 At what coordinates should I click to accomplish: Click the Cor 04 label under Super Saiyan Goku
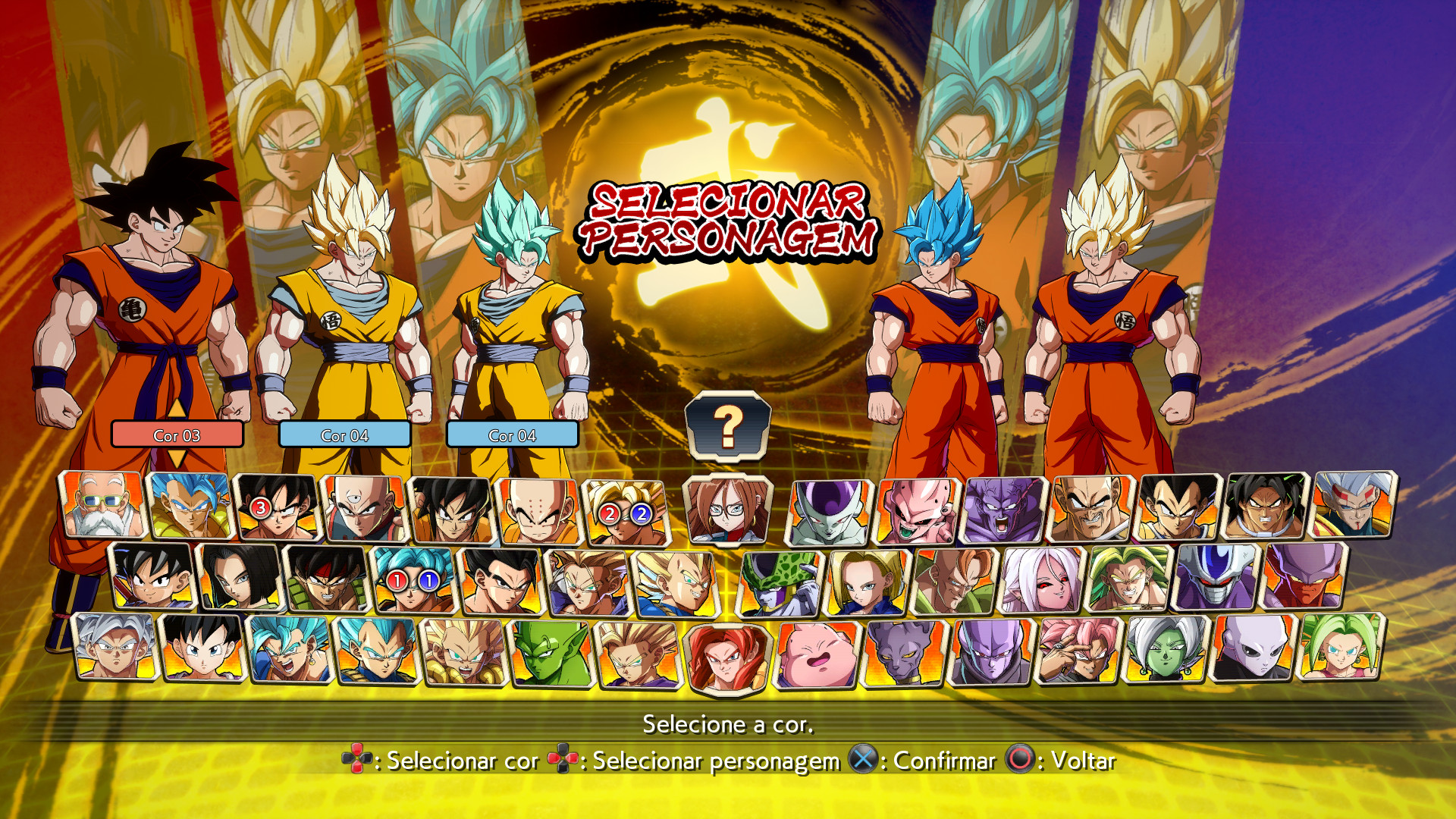(345, 435)
